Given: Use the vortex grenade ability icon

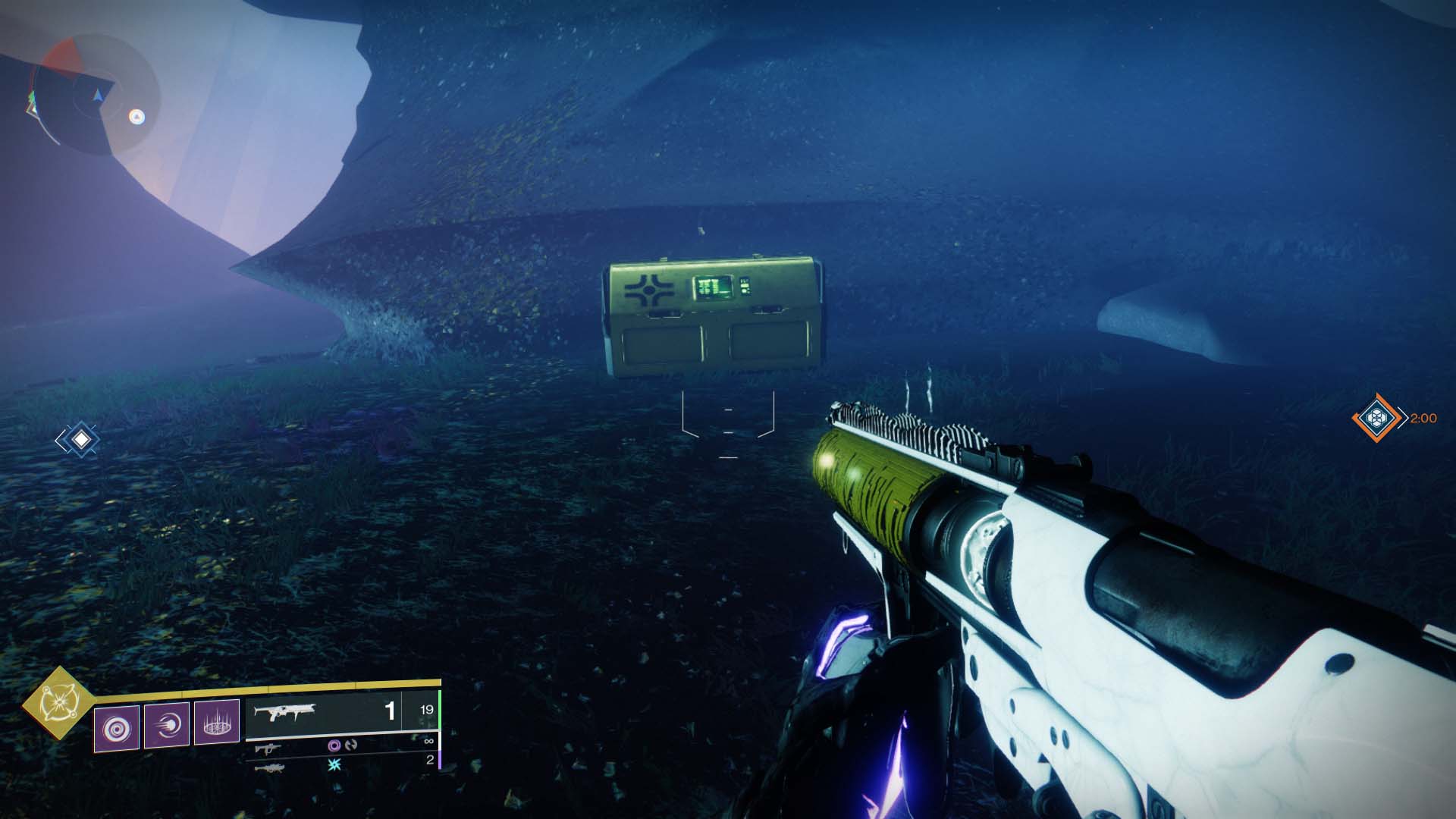Looking at the screenshot, I should [117, 728].
